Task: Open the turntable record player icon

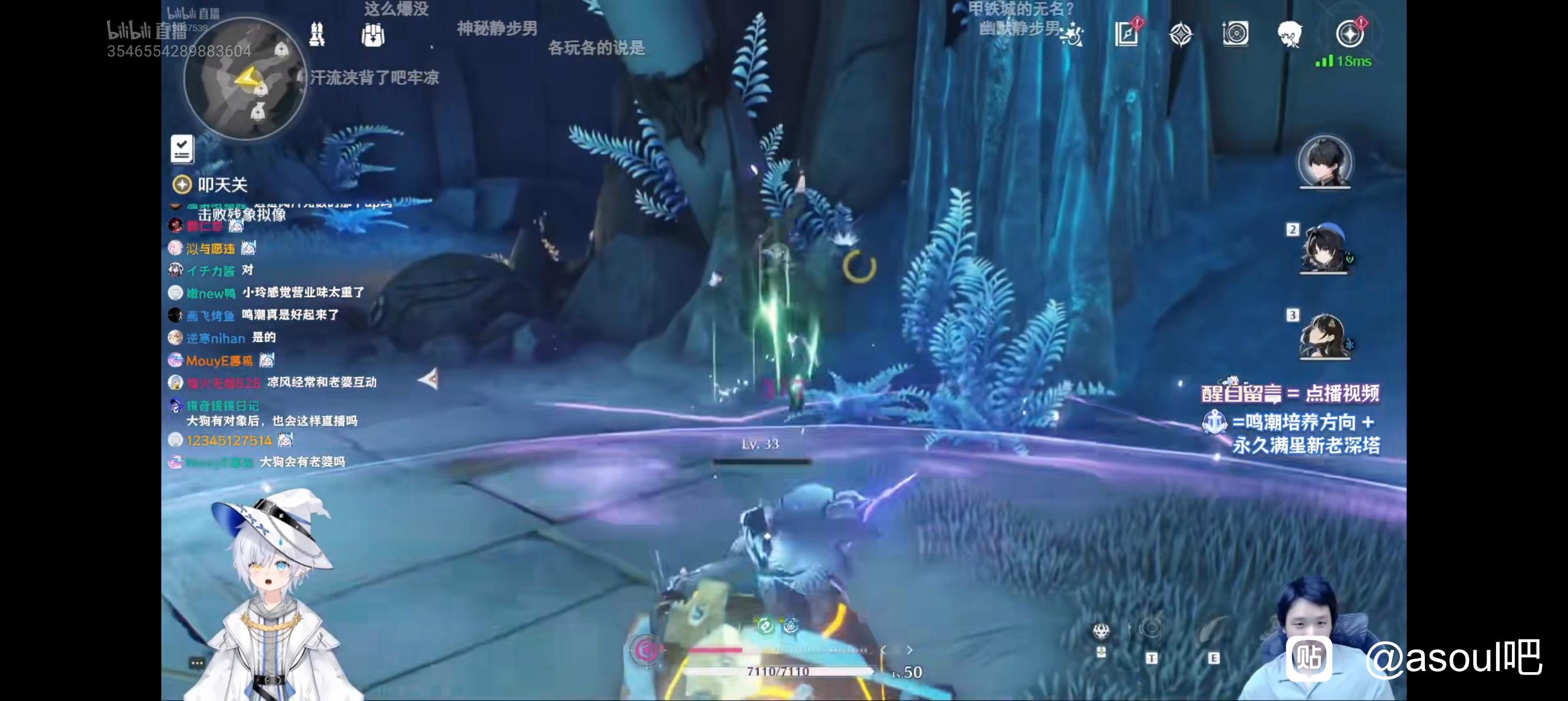Action: click(1235, 33)
